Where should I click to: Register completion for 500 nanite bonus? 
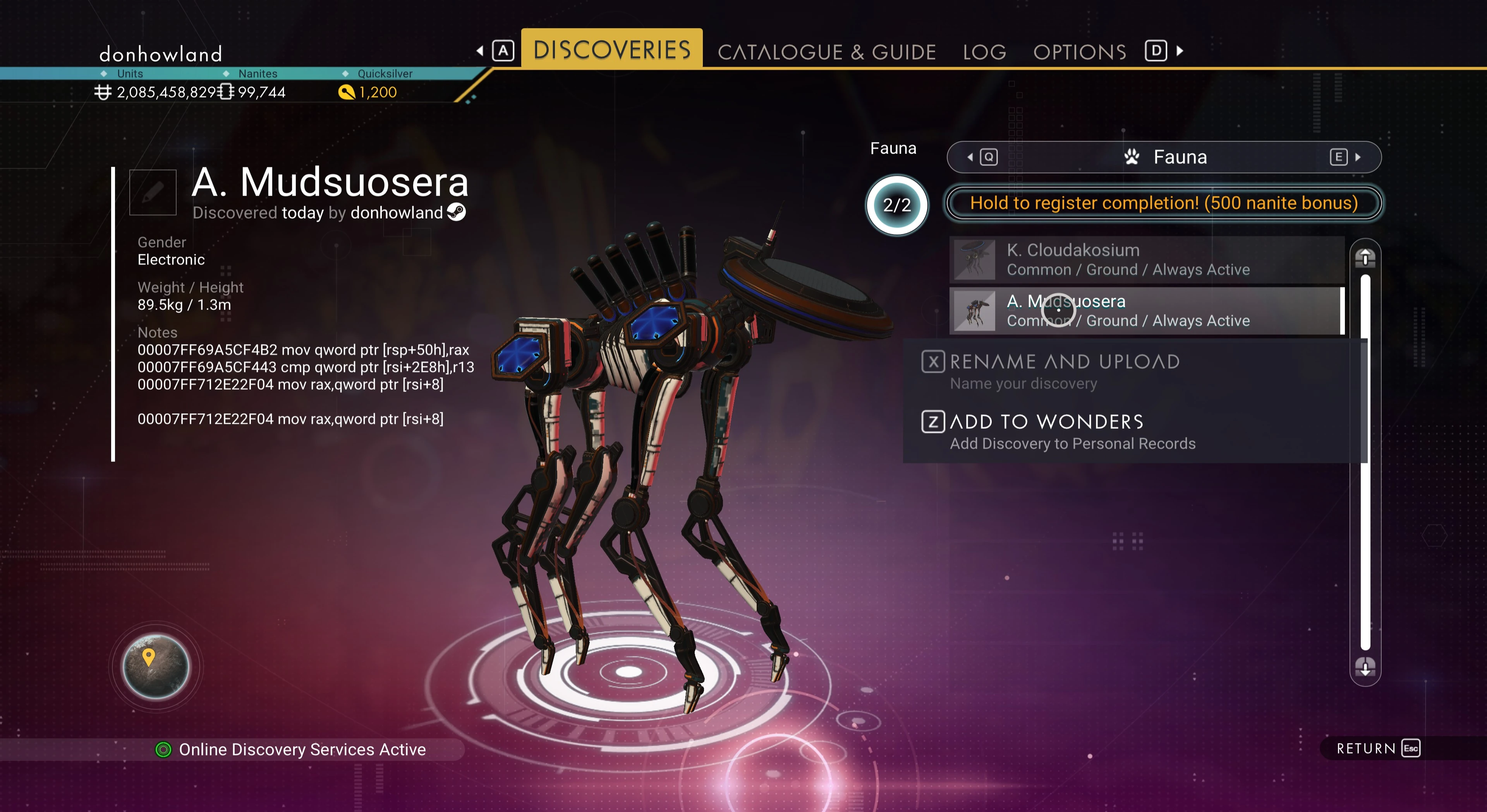1163,203
